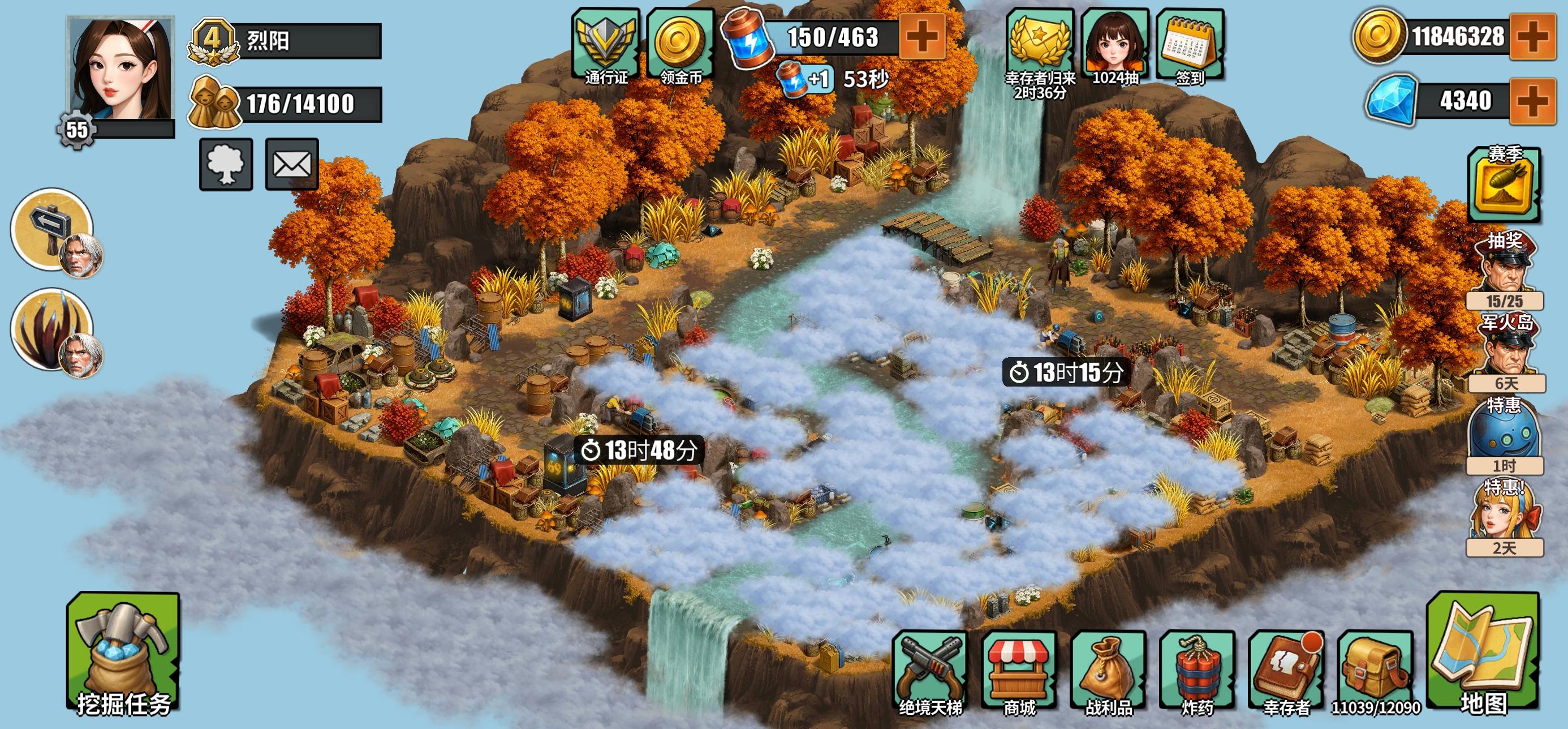Select the 炸药 dynamite icon
The width and height of the screenshot is (1568, 729).
point(1197,671)
